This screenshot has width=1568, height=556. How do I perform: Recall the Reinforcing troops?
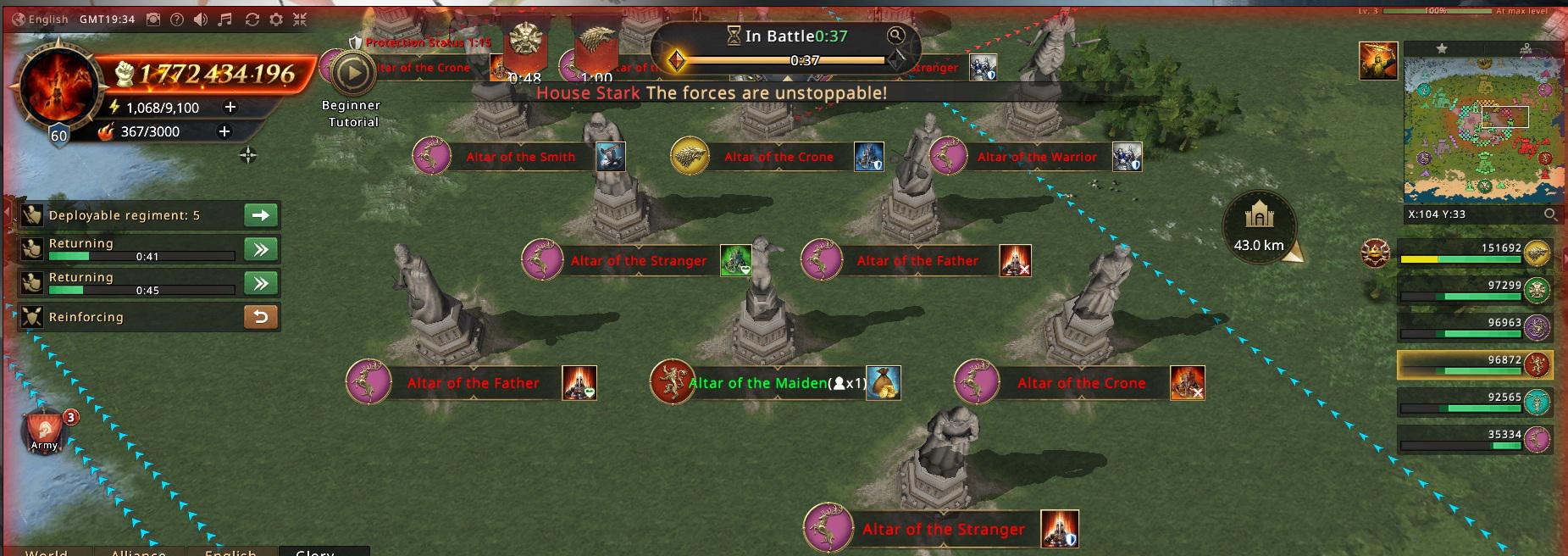[x=261, y=317]
